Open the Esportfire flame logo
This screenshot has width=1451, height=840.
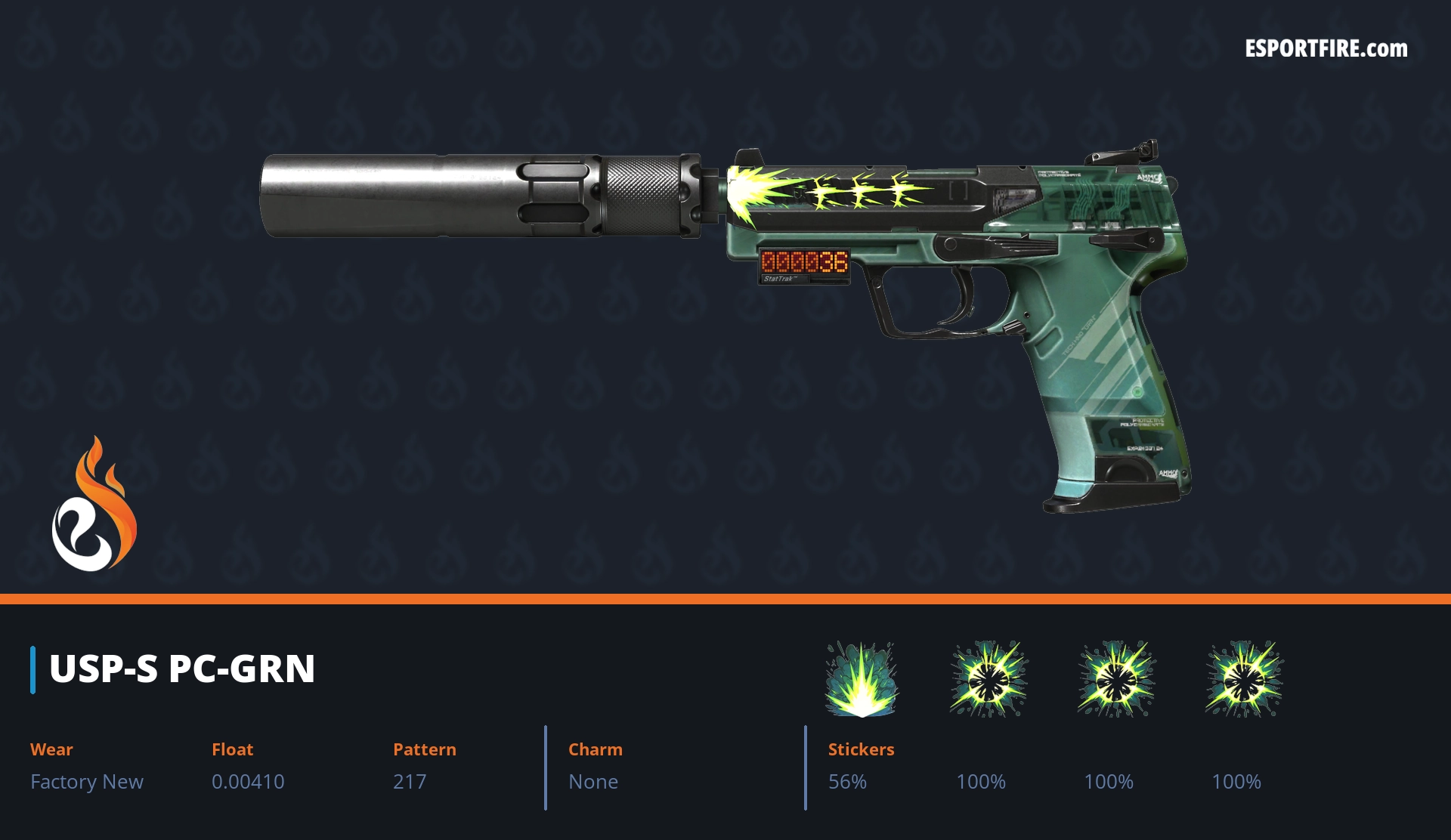94,505
